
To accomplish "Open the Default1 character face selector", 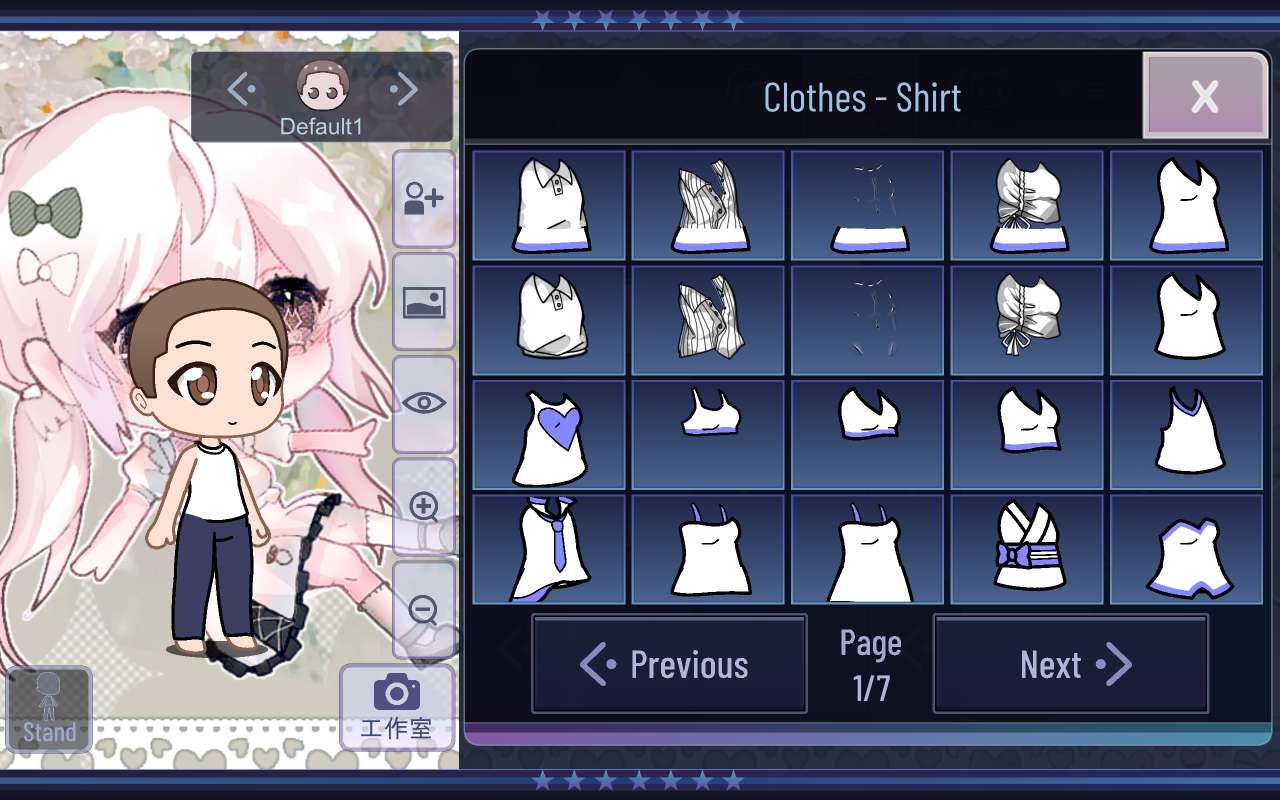I will [322, 89].
